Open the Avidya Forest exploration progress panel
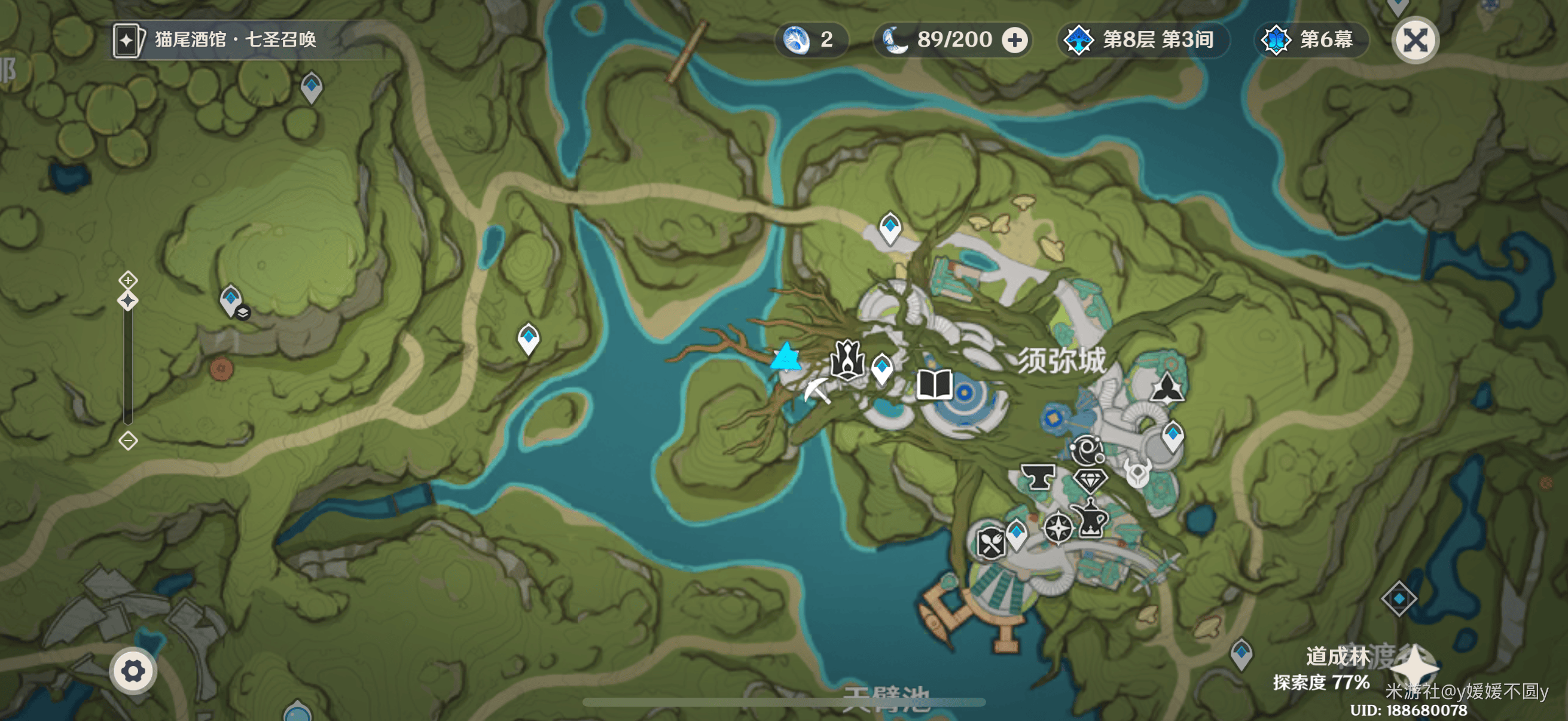The width and height of the screenshot is (1568, 721). 1321,669
